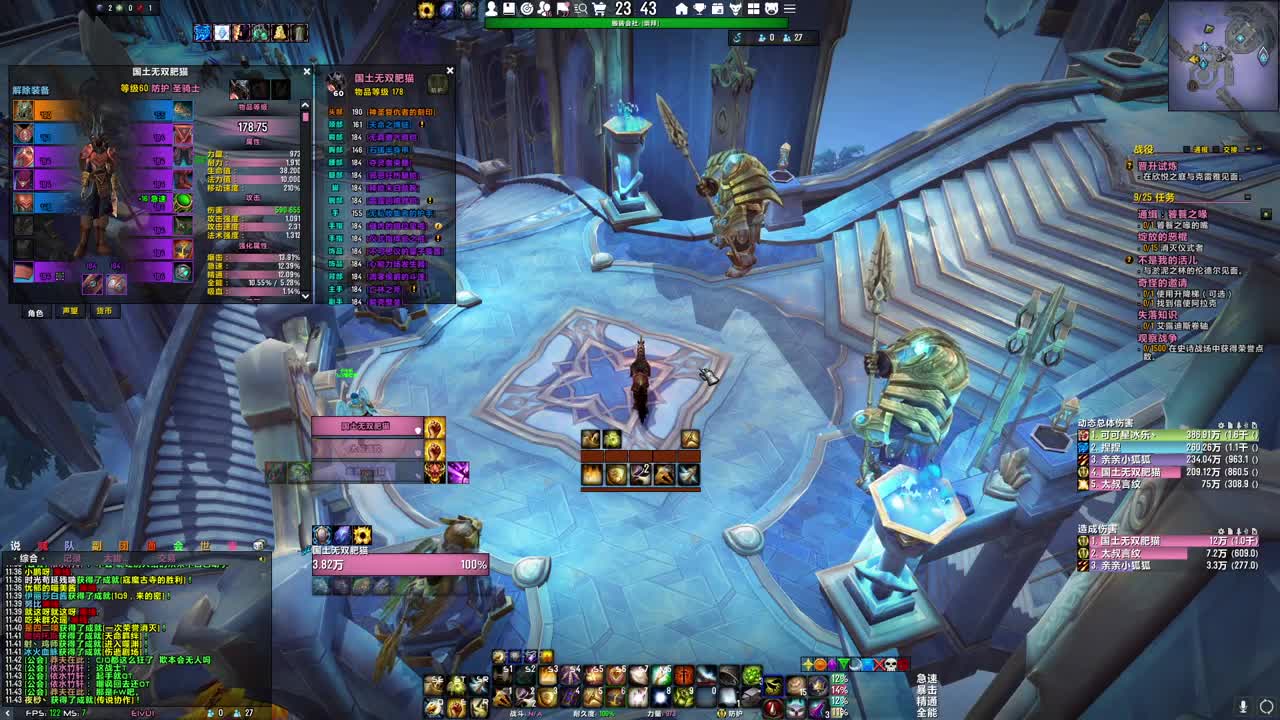The width and height of the screenshot is (1280, 720).
Task: Open the calendar icon in the top menu bar
Action: tap(718, 9)
